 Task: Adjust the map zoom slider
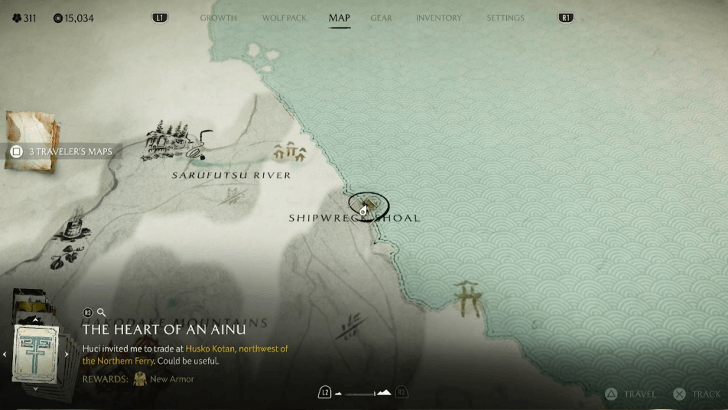pyautogui.click(x=362, y=393)
